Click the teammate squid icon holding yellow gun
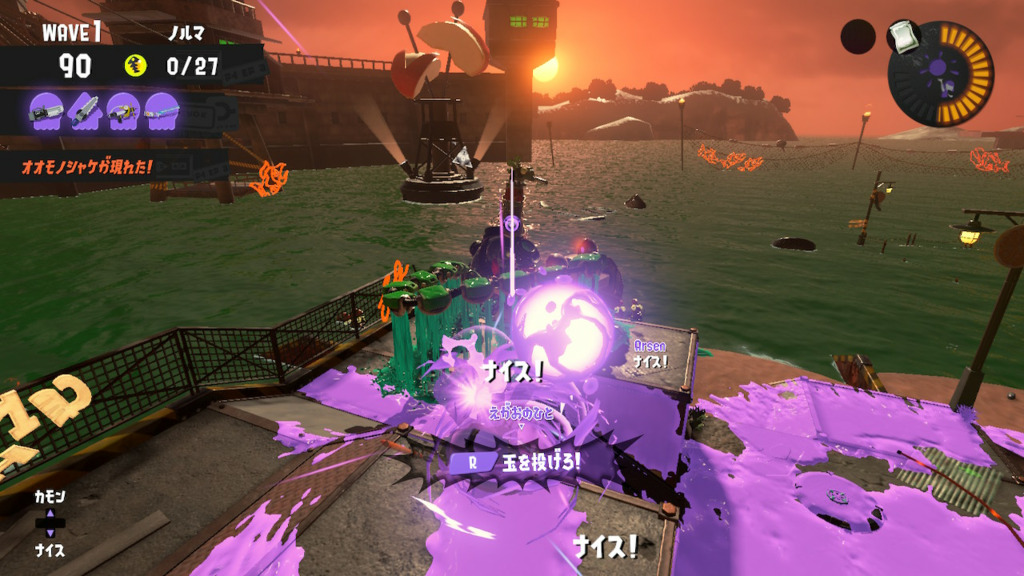The width and height of the screenshot is (1024, 576). 122,109
